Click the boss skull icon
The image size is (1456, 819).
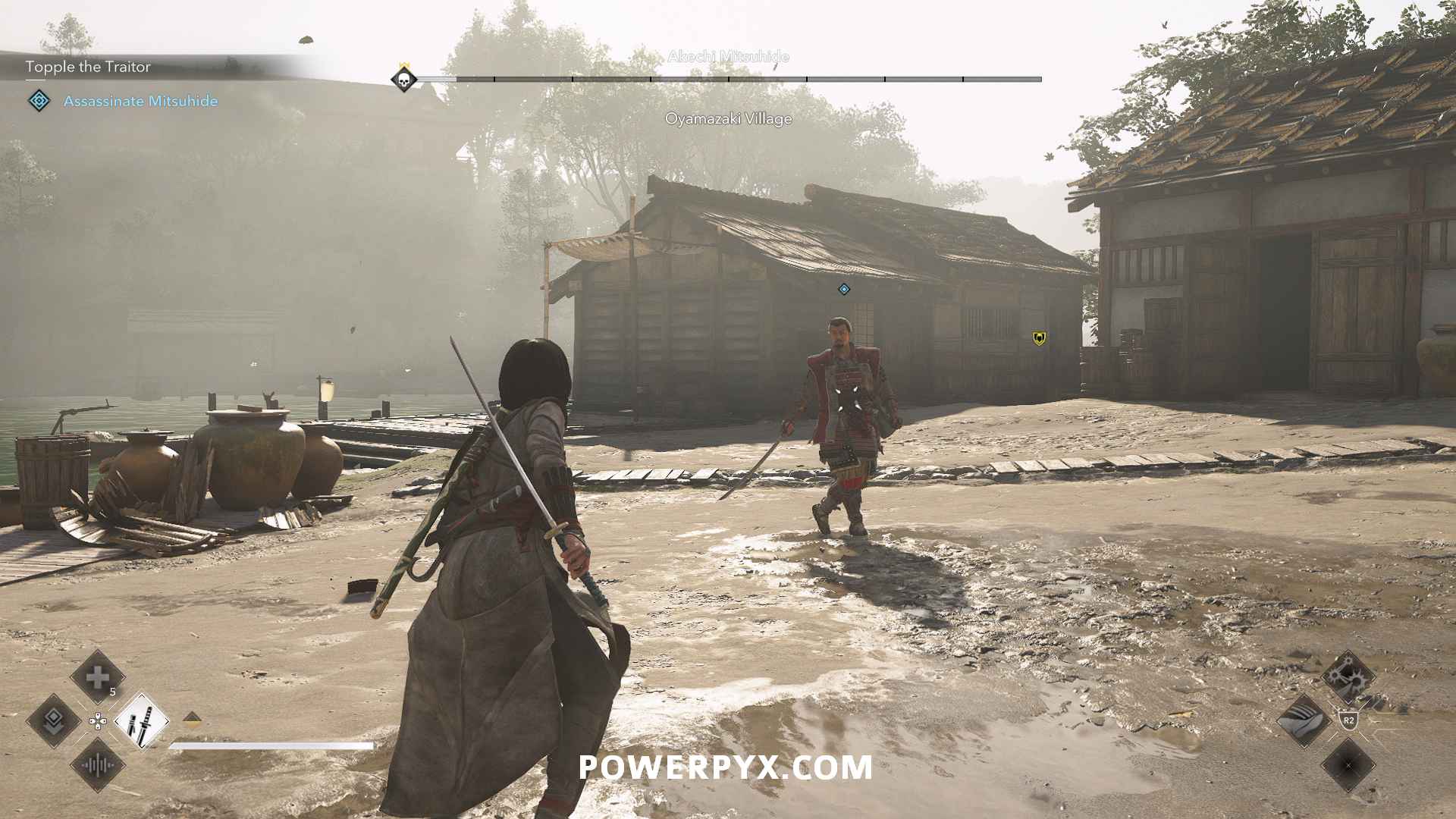pos(404,79)
